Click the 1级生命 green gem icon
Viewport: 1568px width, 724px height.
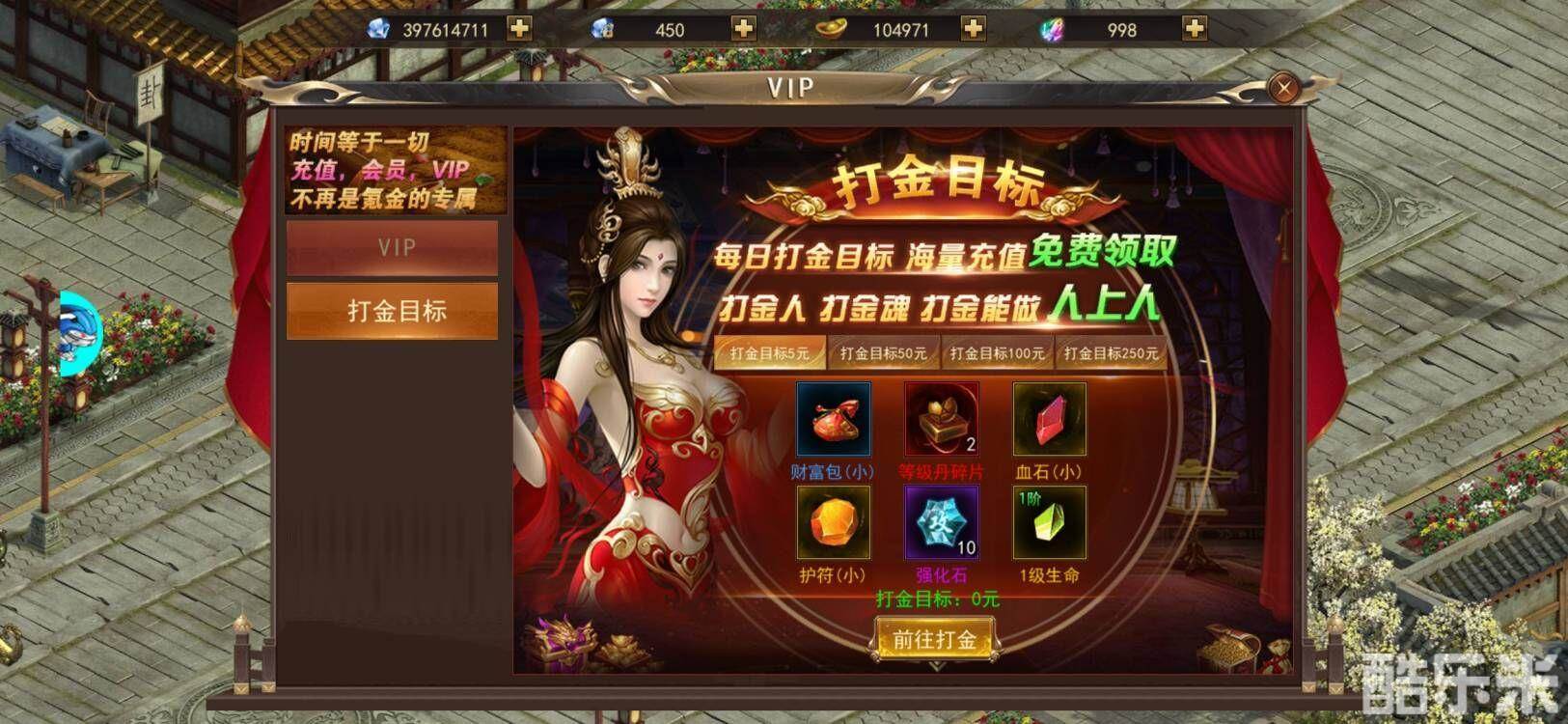(1048, 522)
